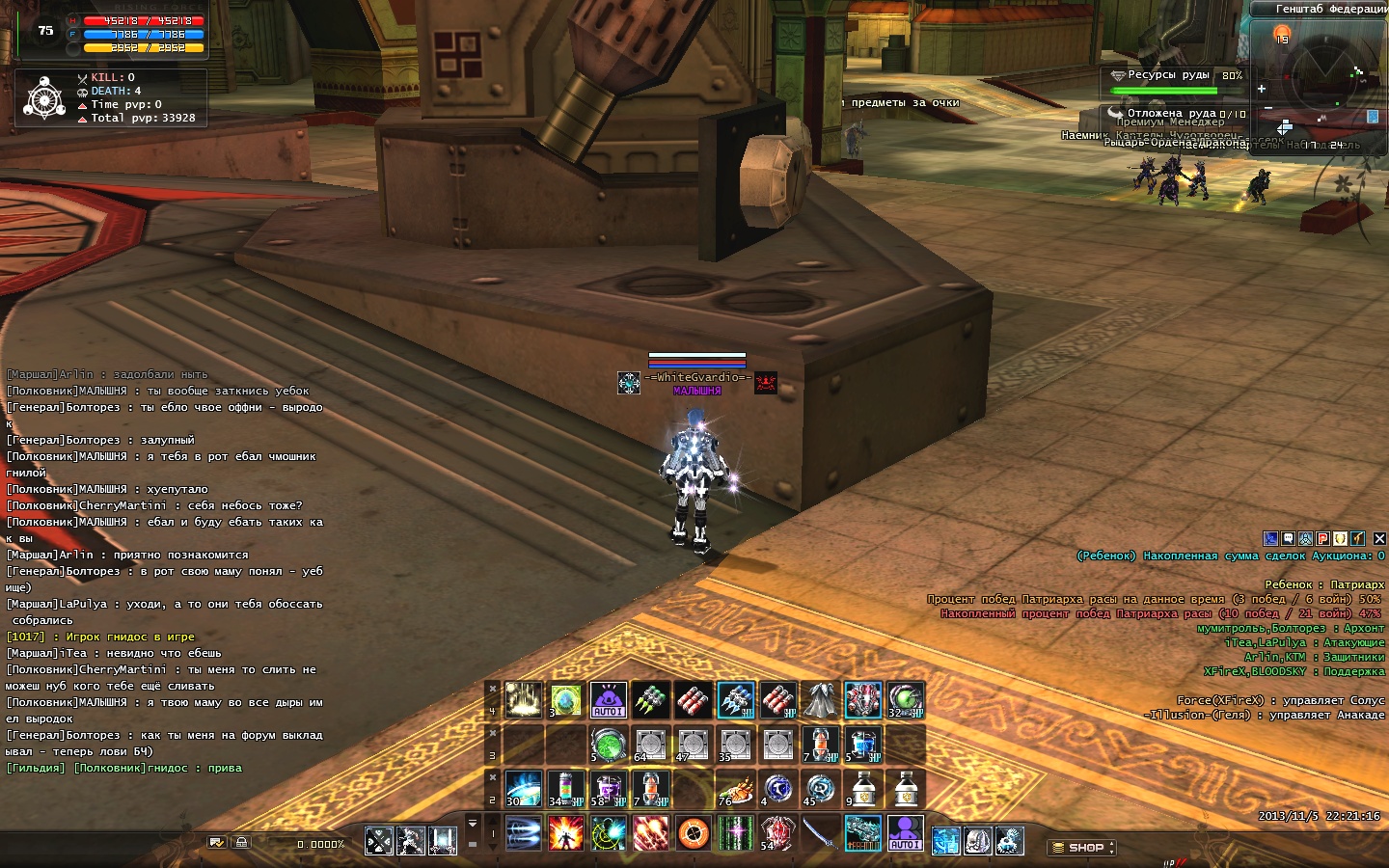Activate the green-tipped missiles slot
This screenshot has width=1389, height=868.
650,700
